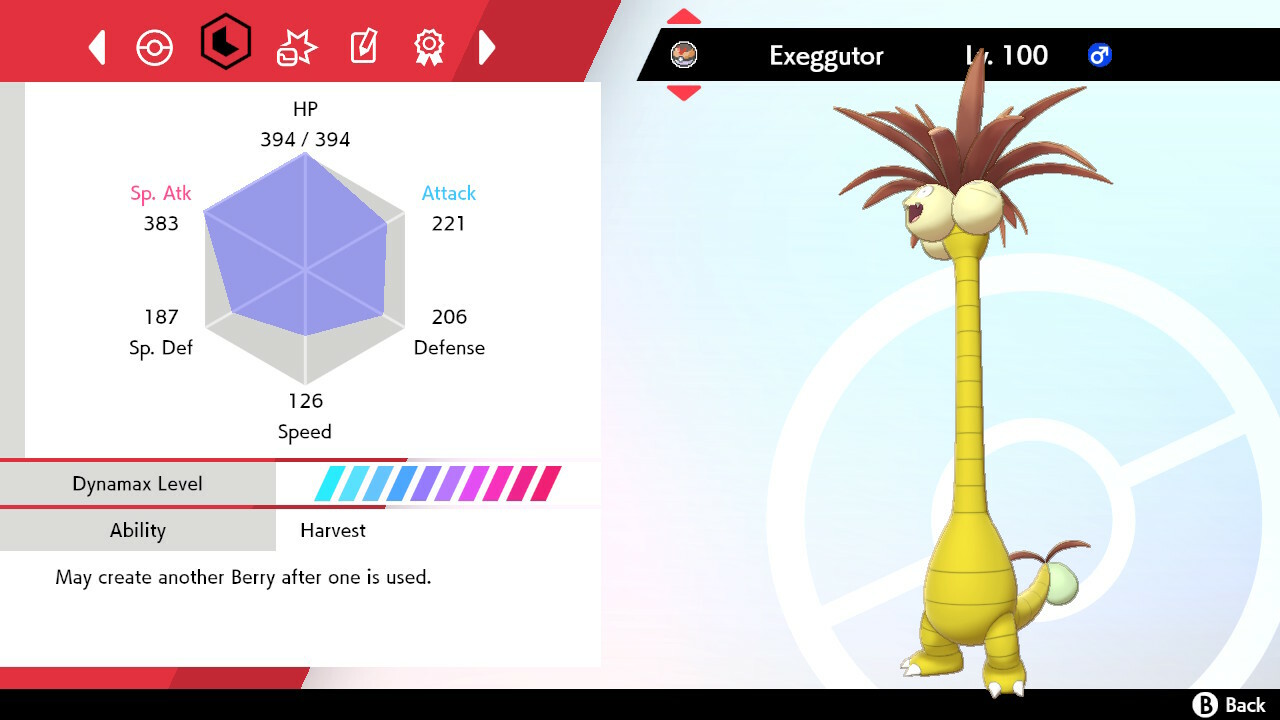Image resolution: width=1280 pixels, height=720 pixels.
Task: Open the trainer memo pencil icon
Action: click(x=362, y=46)
